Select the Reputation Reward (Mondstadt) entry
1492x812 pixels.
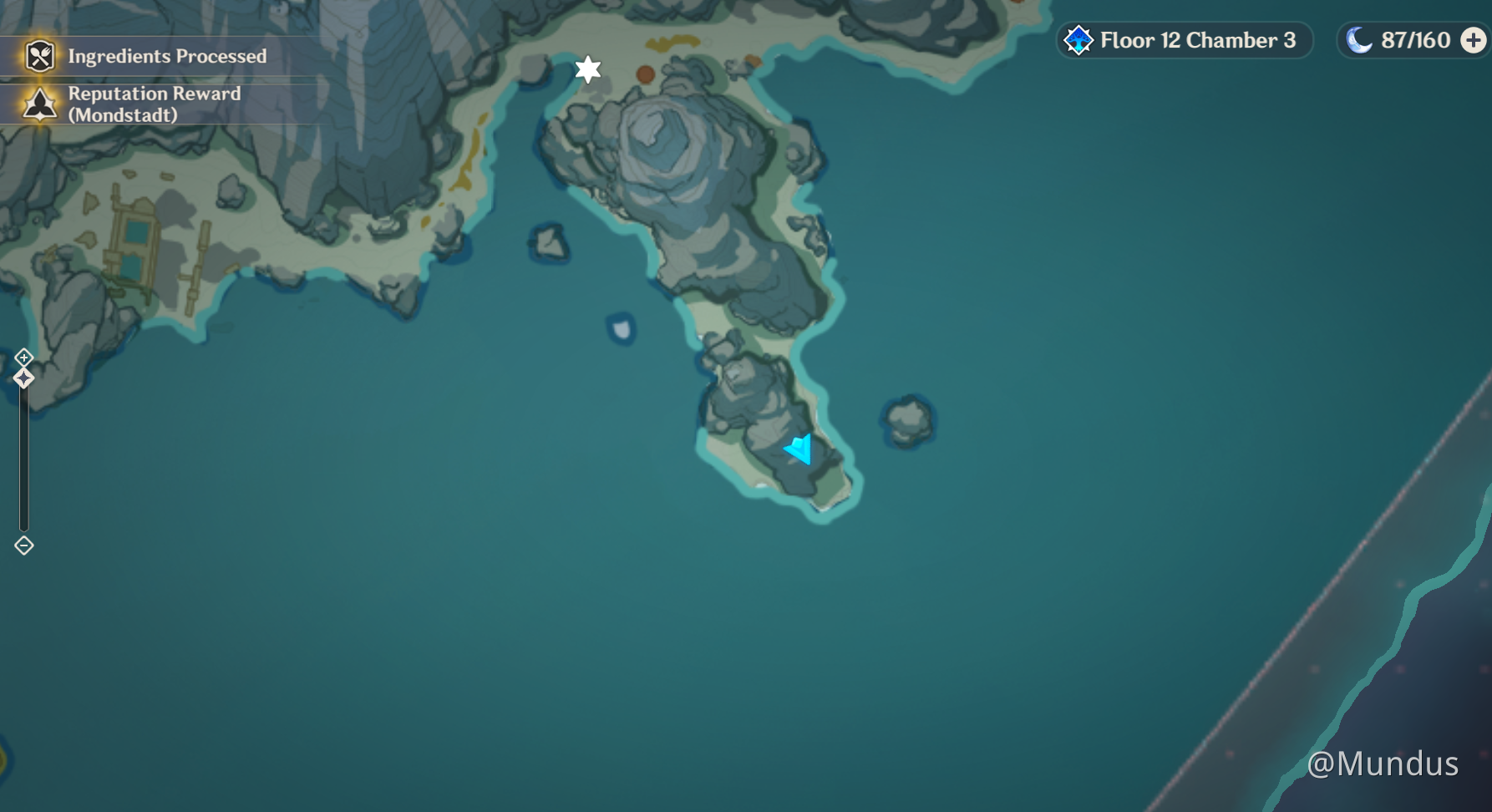point(155,104)
